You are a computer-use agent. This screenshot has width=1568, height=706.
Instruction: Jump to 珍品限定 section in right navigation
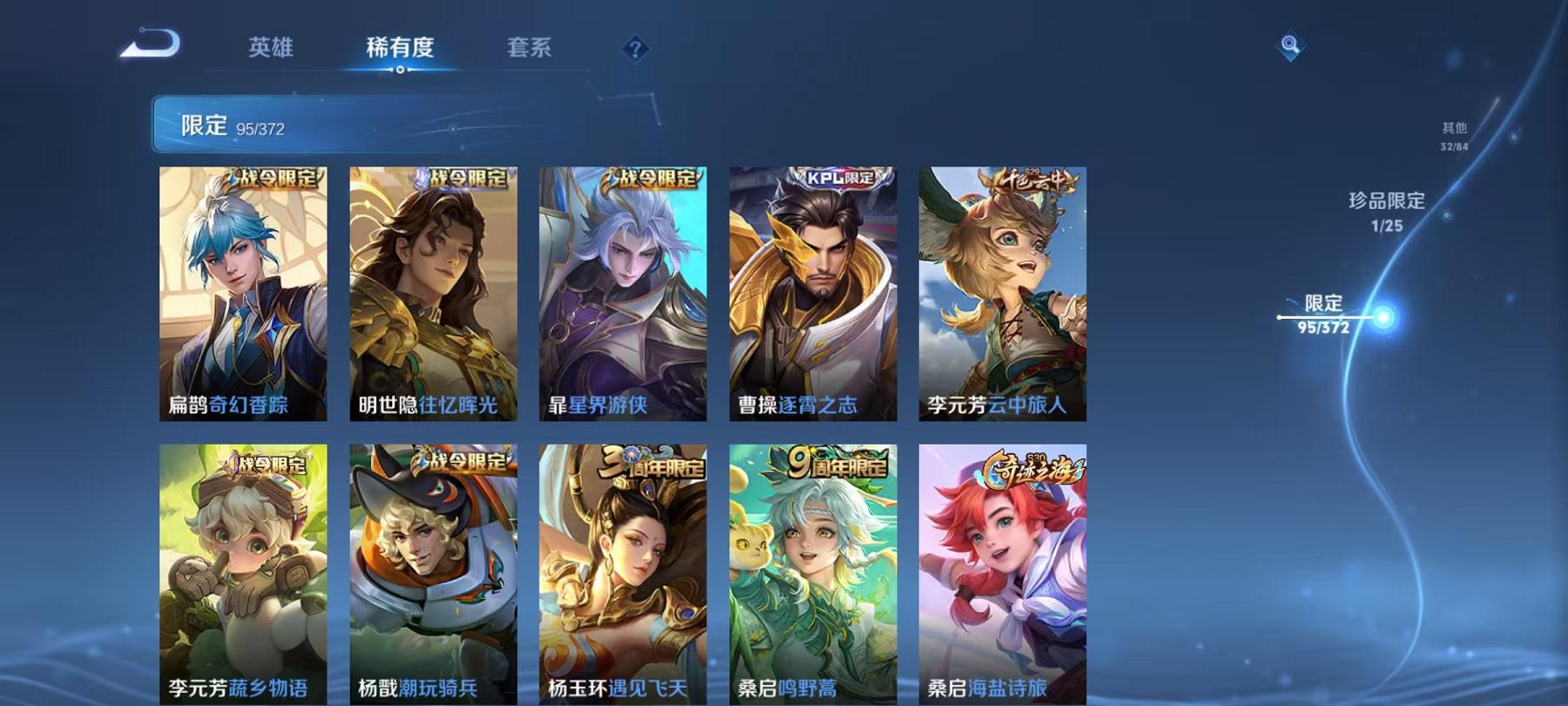tap(1386, 209)
